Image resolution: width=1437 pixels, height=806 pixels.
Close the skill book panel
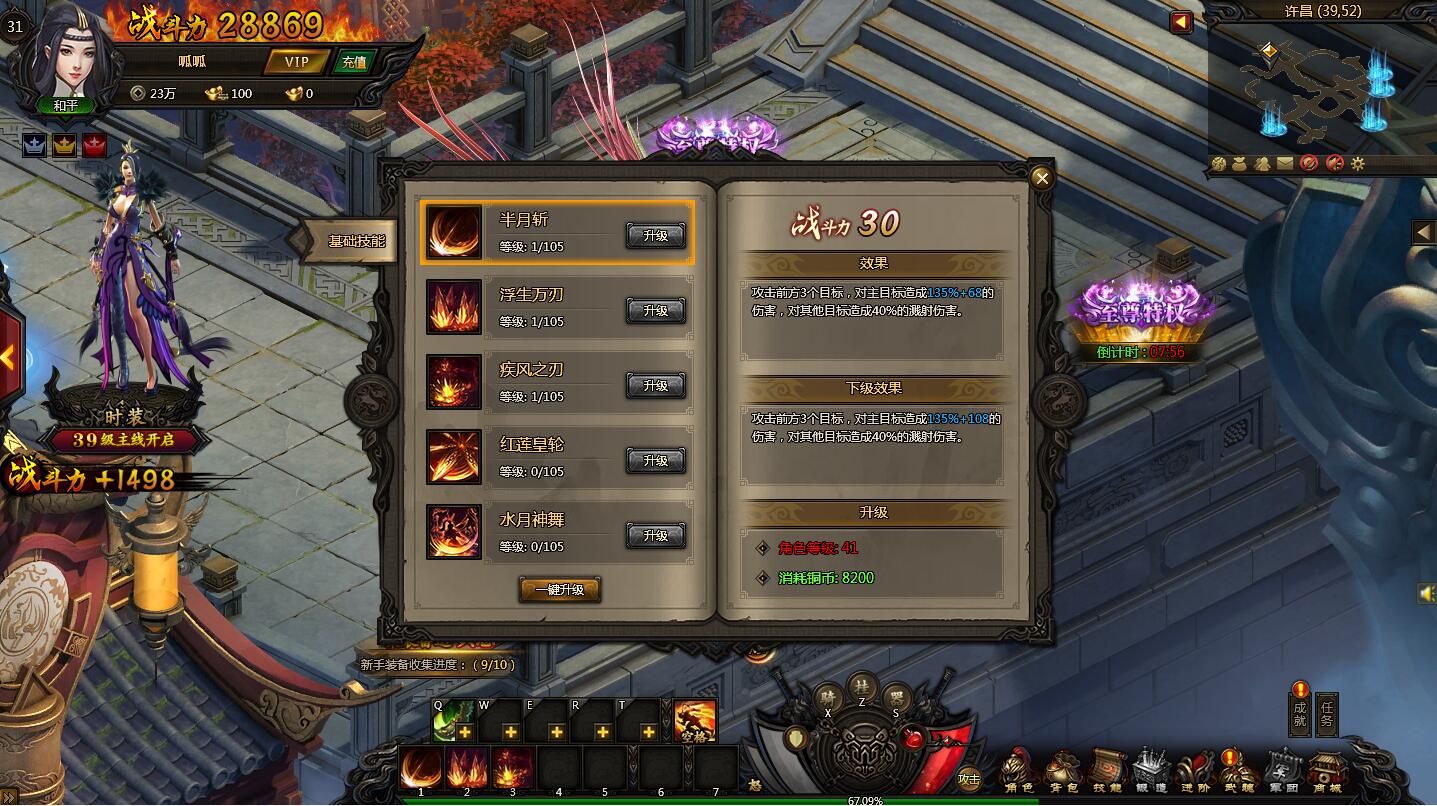point(1042,179)
